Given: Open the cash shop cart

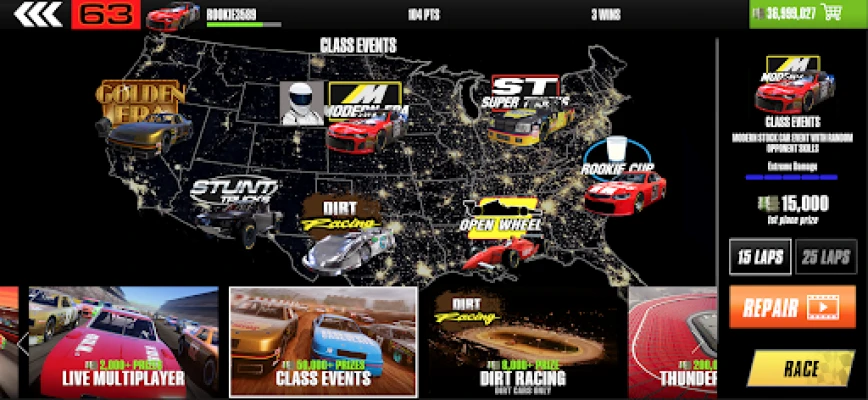Looking at the screenshot, I should pyautogui.click(x=829, y=14).
